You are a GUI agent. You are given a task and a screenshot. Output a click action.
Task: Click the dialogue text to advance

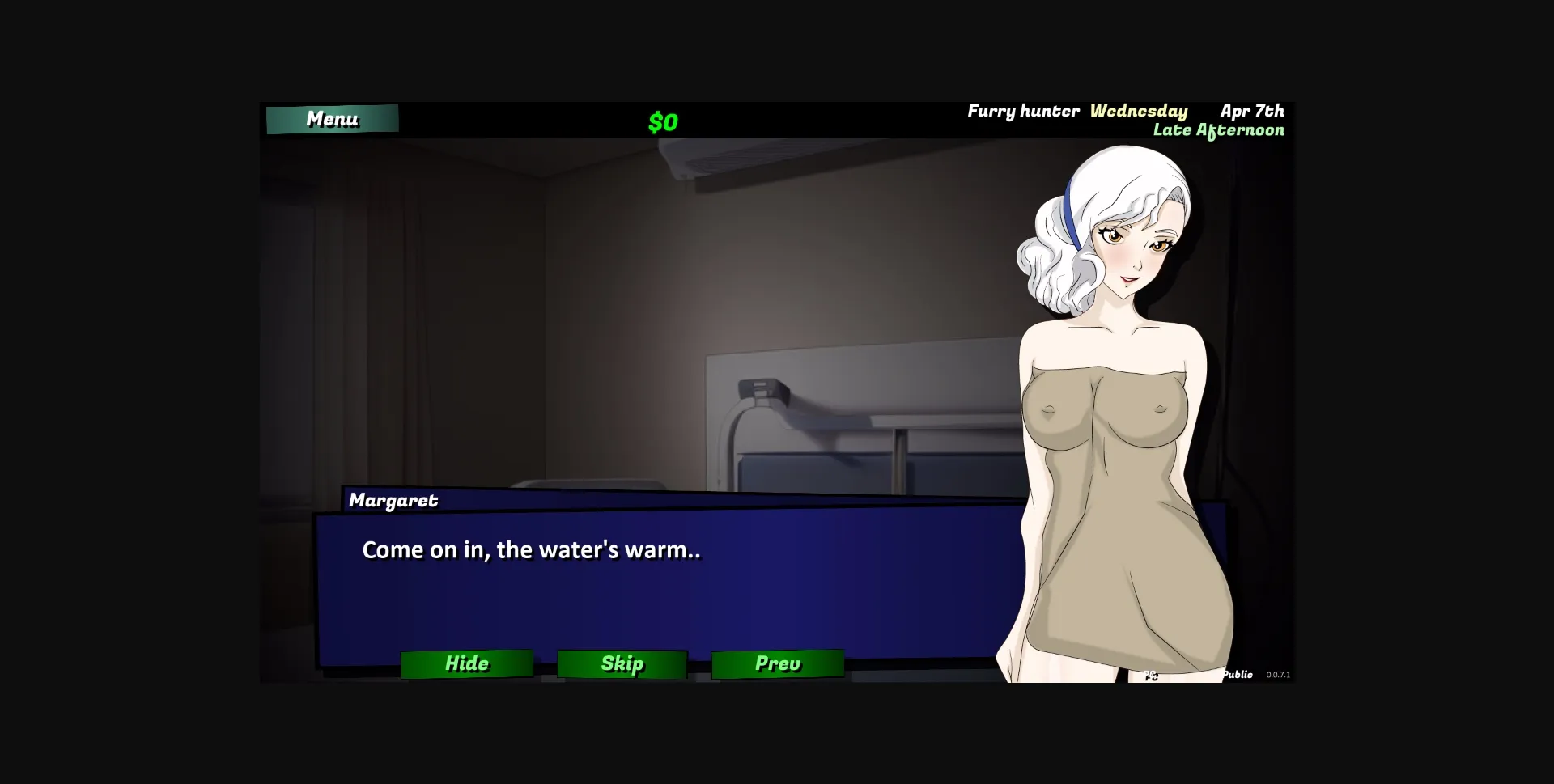[x=532, y=550]
